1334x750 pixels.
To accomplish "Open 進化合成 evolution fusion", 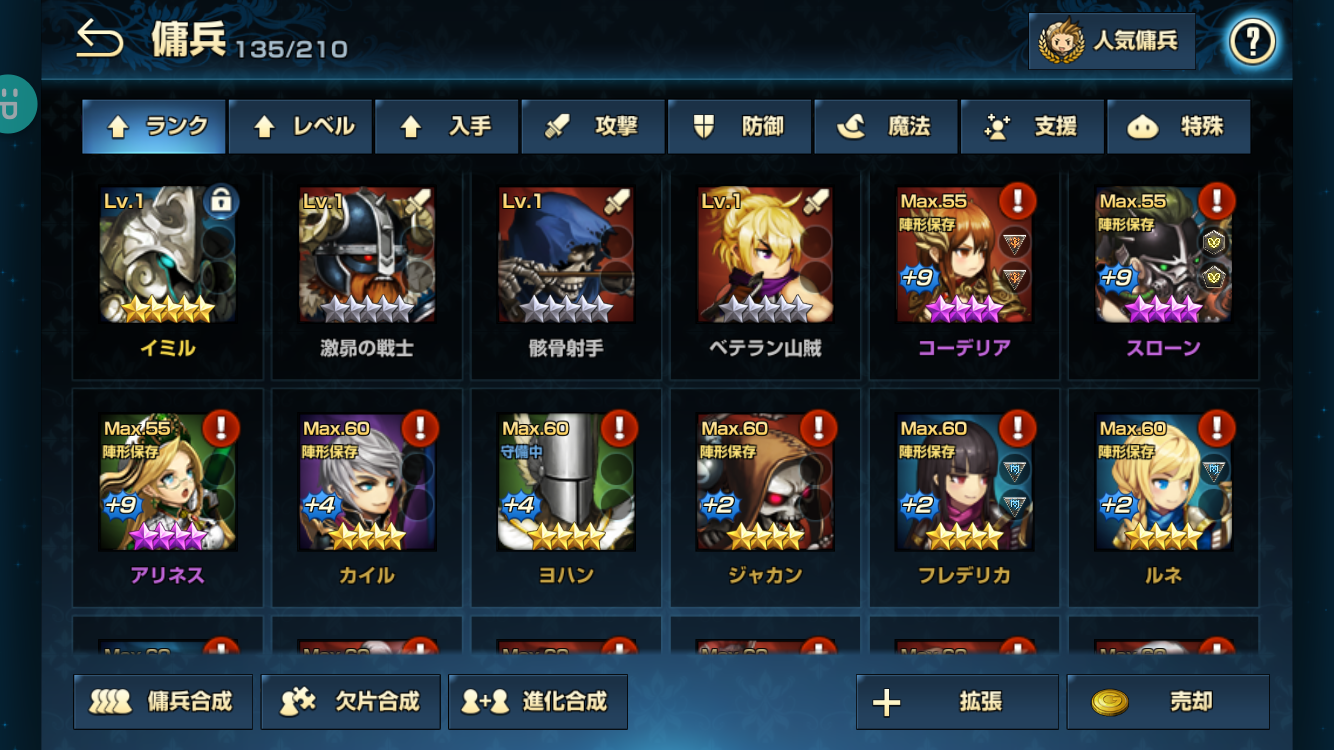I will (x=538, y=702).
